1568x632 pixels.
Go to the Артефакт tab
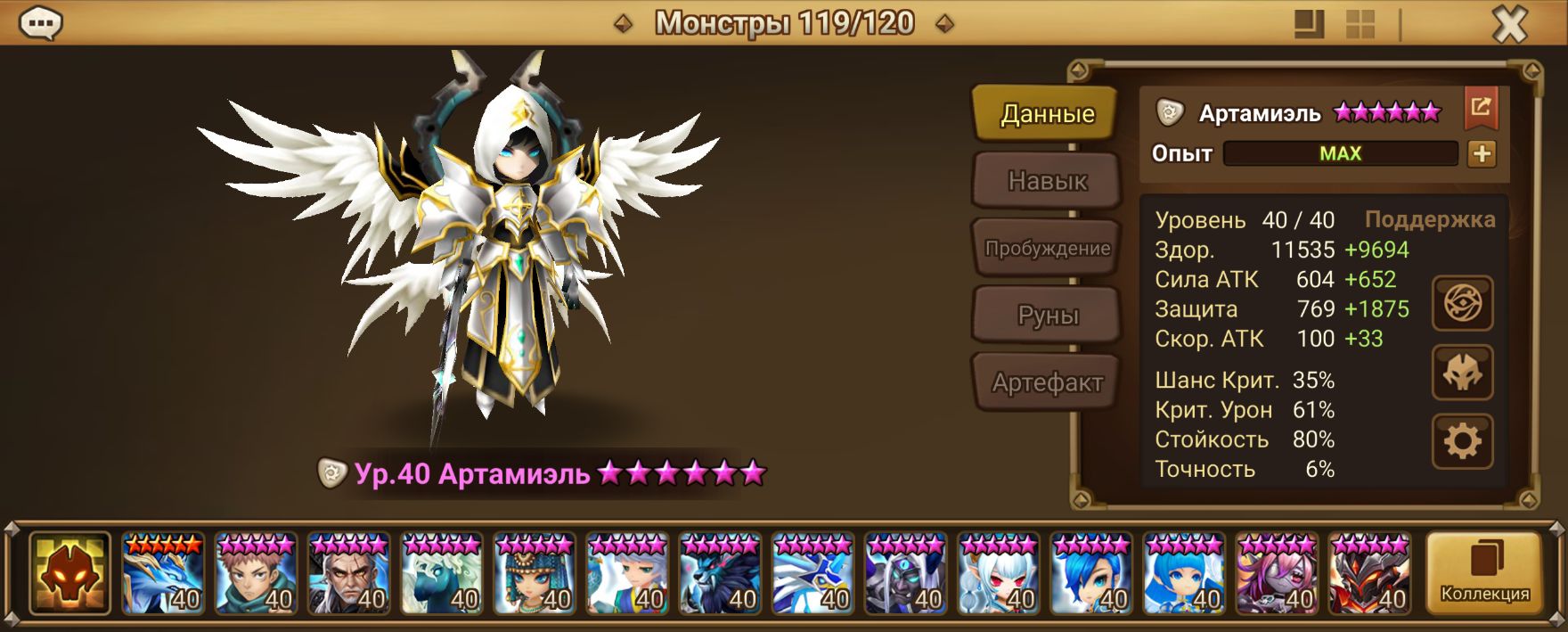tap(1046, 382)
